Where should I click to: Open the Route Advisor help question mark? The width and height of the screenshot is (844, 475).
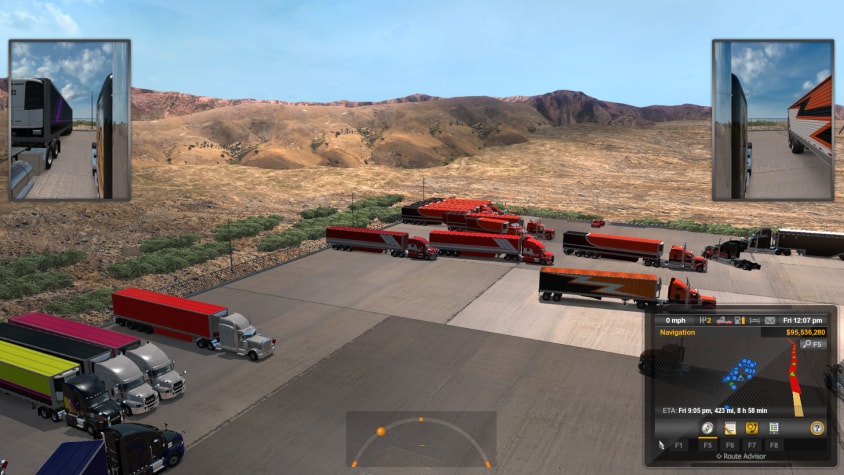817,428
